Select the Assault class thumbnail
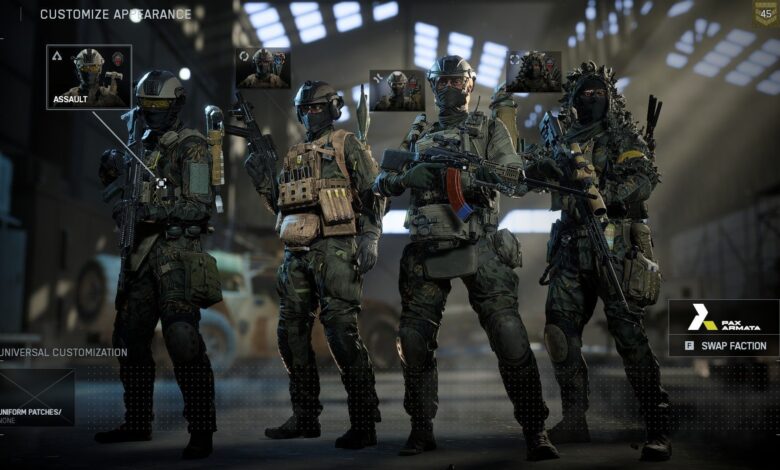The height and width of the screenshot is (470, 780). tap(88, 76)
